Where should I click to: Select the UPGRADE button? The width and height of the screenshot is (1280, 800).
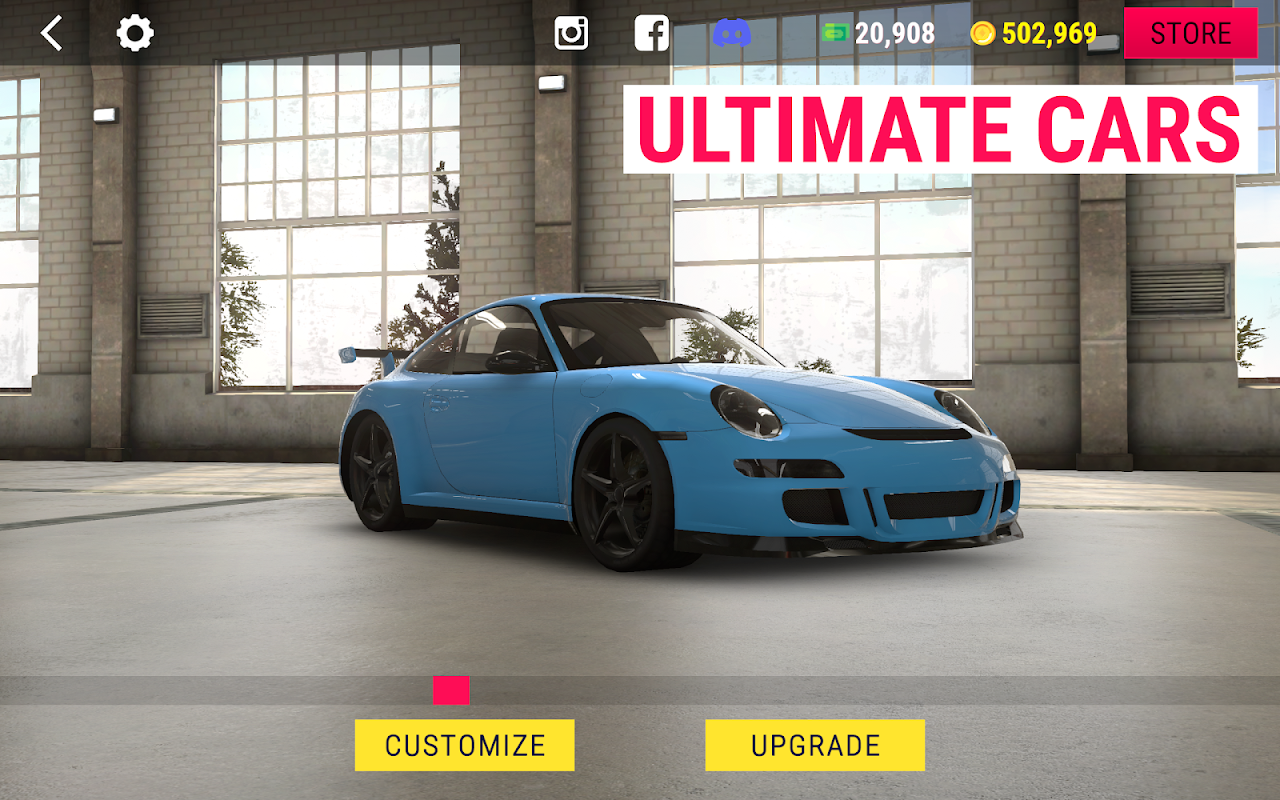pyautogui.click(x=815, y=745)
